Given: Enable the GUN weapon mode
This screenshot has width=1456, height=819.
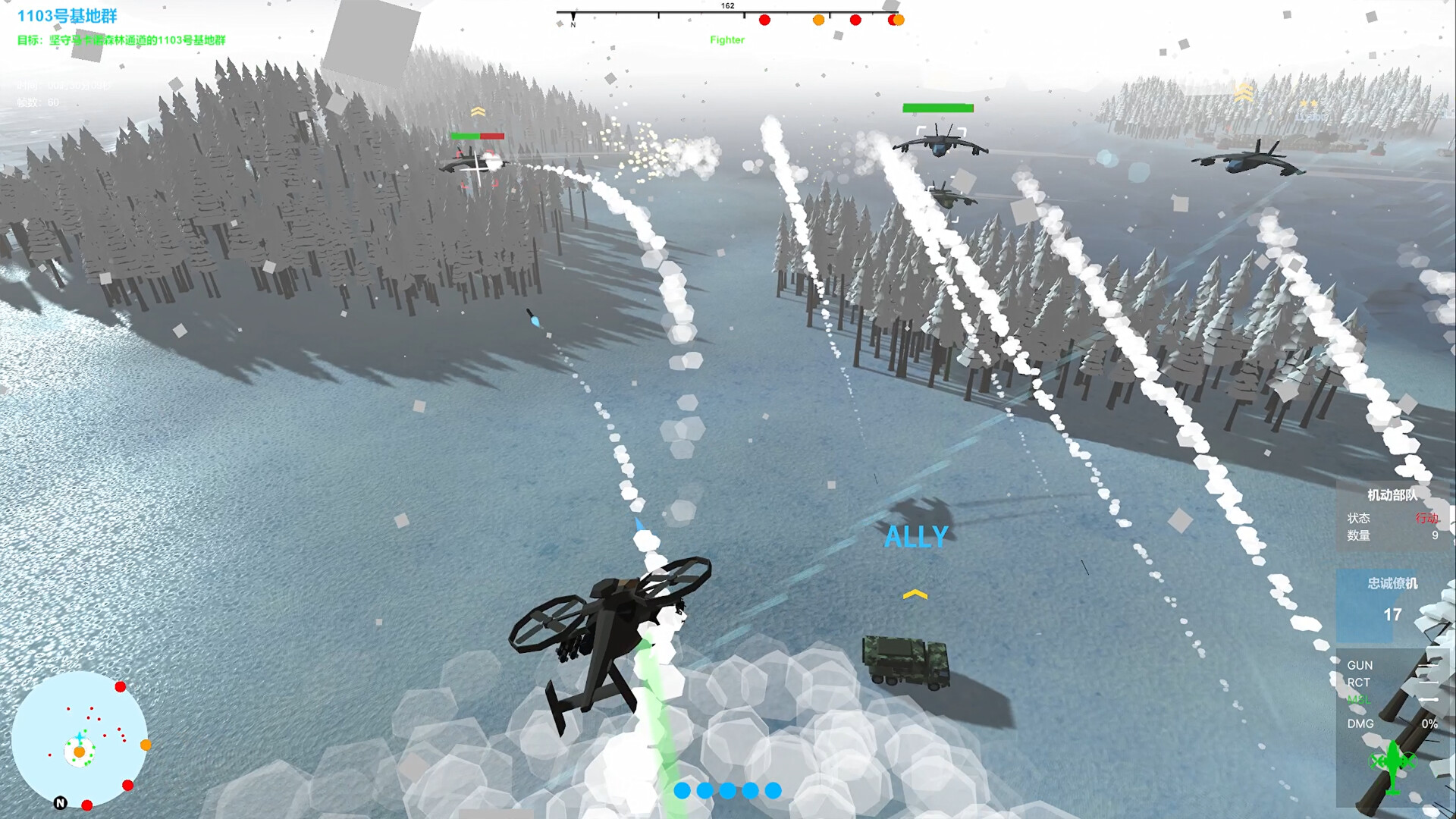Looking at the screenshot, I should 1360,665.
